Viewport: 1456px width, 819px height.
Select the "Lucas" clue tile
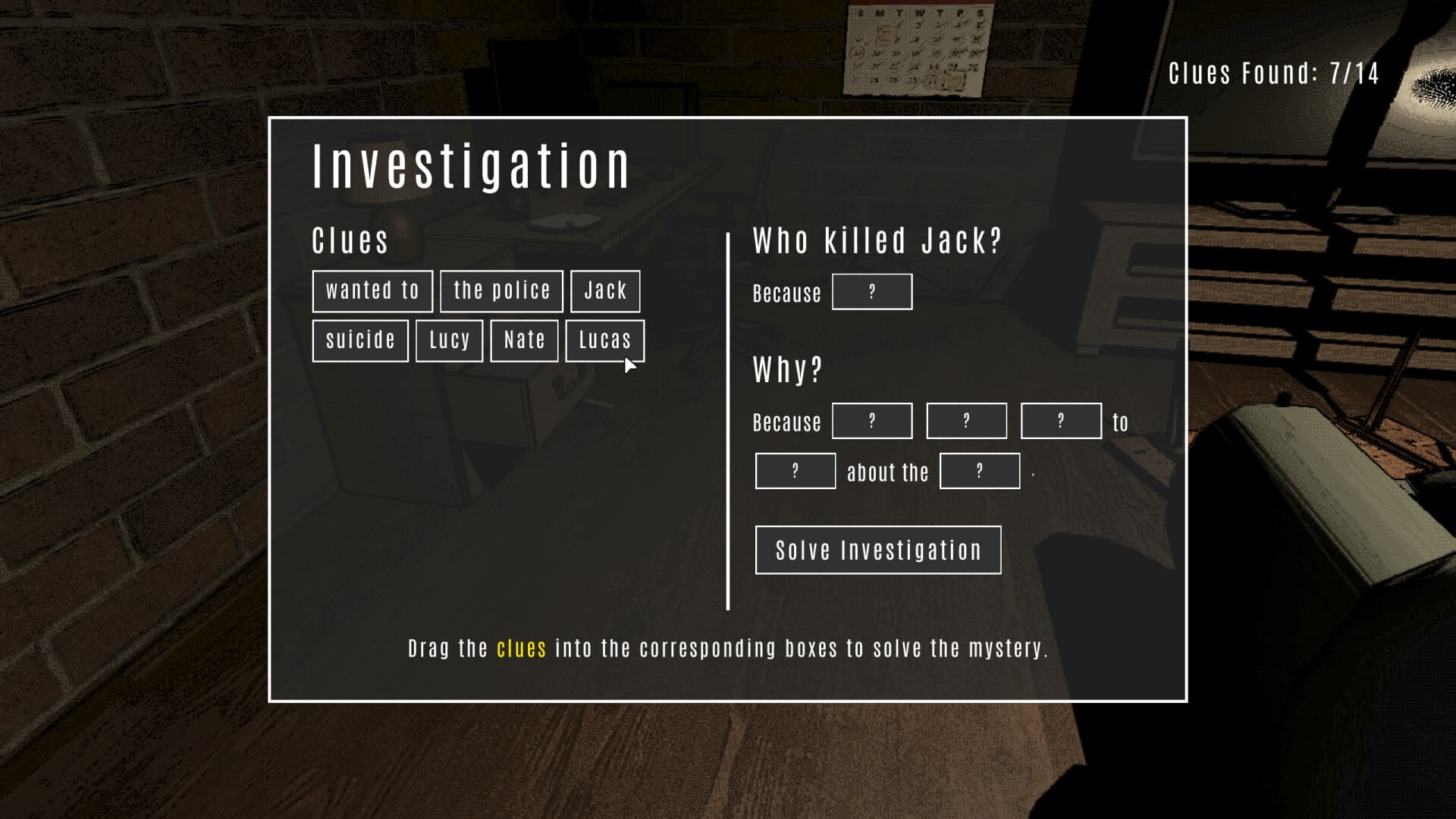[604, 340]
